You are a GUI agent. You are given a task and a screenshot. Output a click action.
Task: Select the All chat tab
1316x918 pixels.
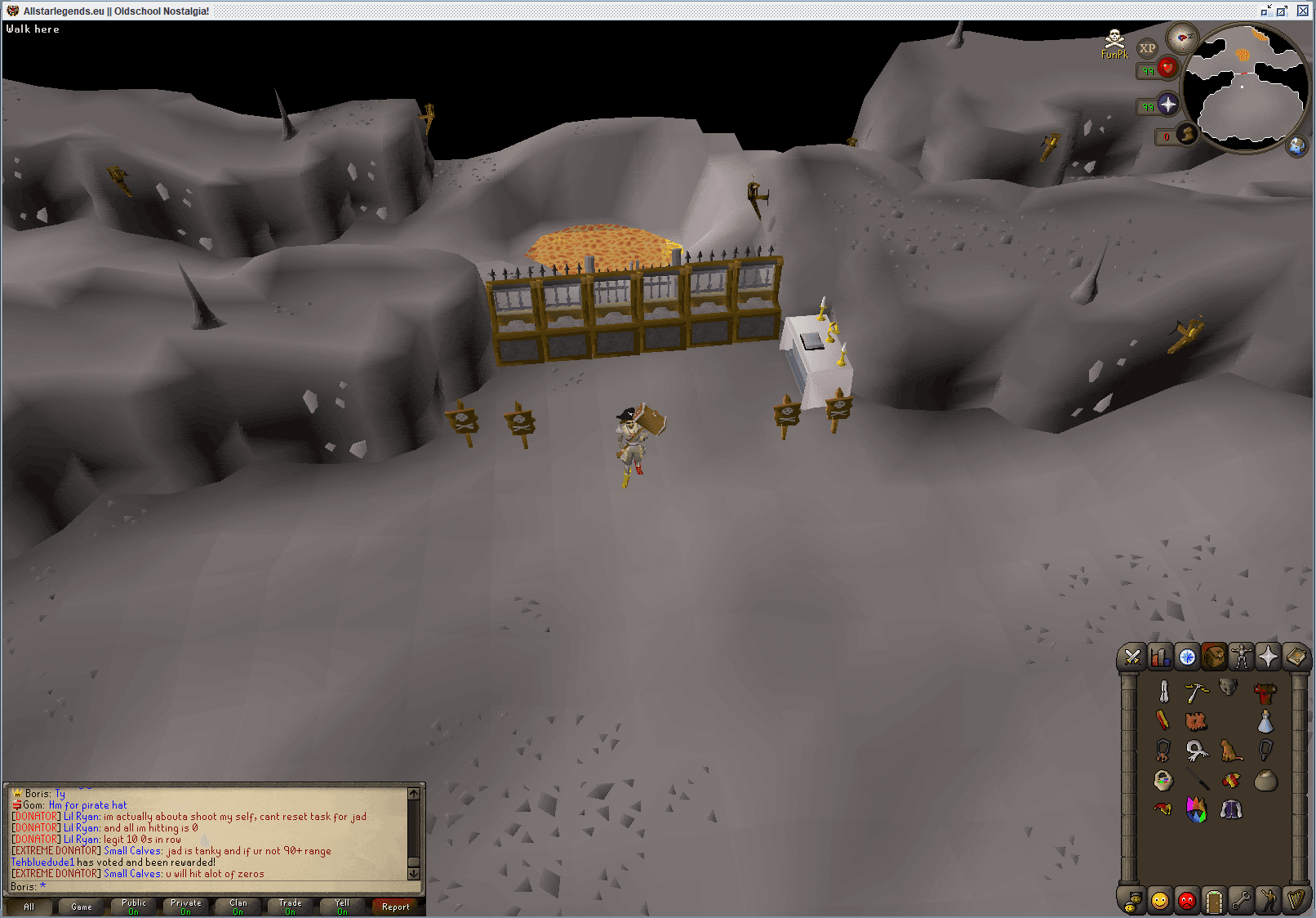(x=29, y=907)
